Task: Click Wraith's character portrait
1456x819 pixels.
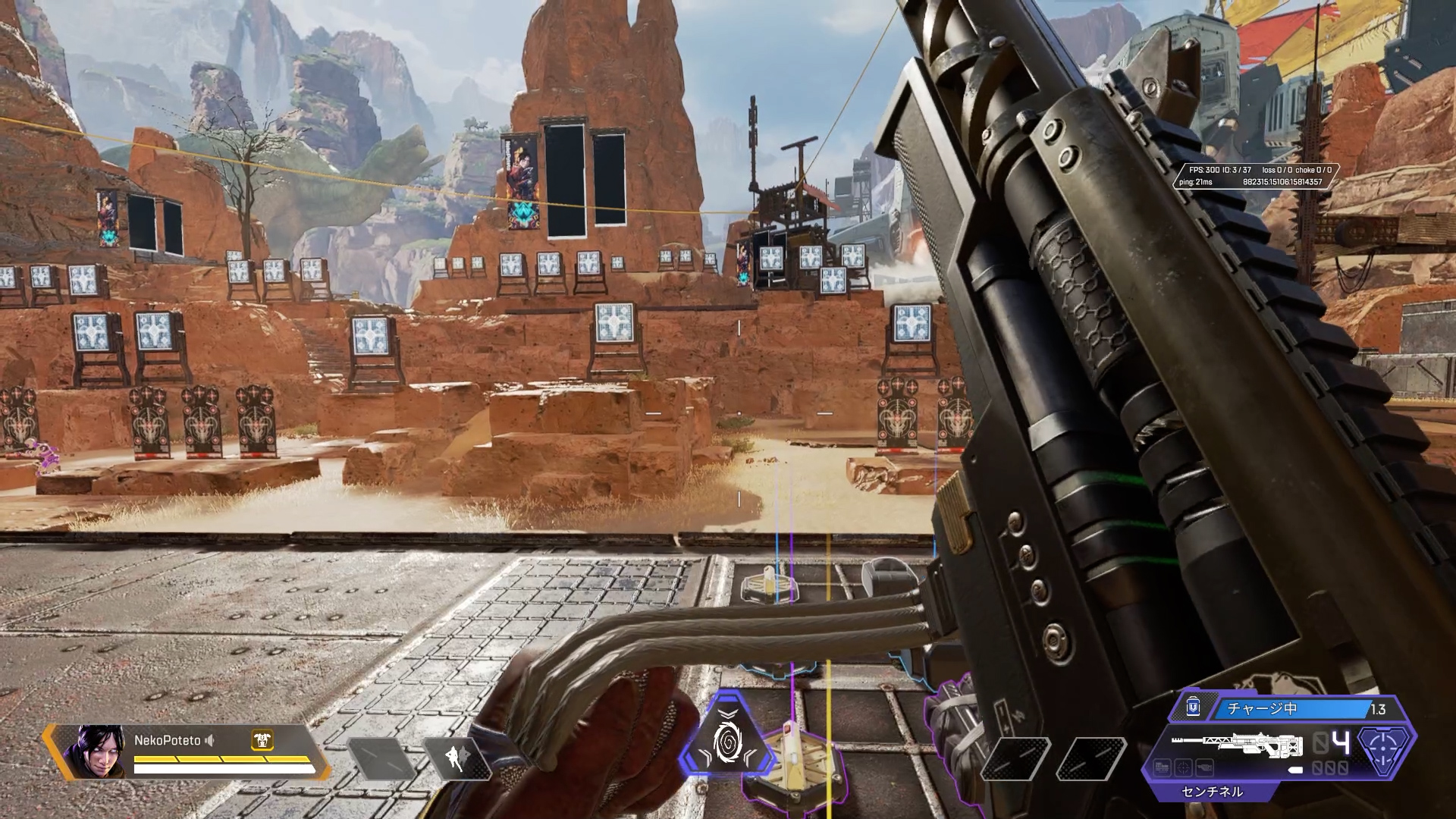Action: [x=94, y=752]
